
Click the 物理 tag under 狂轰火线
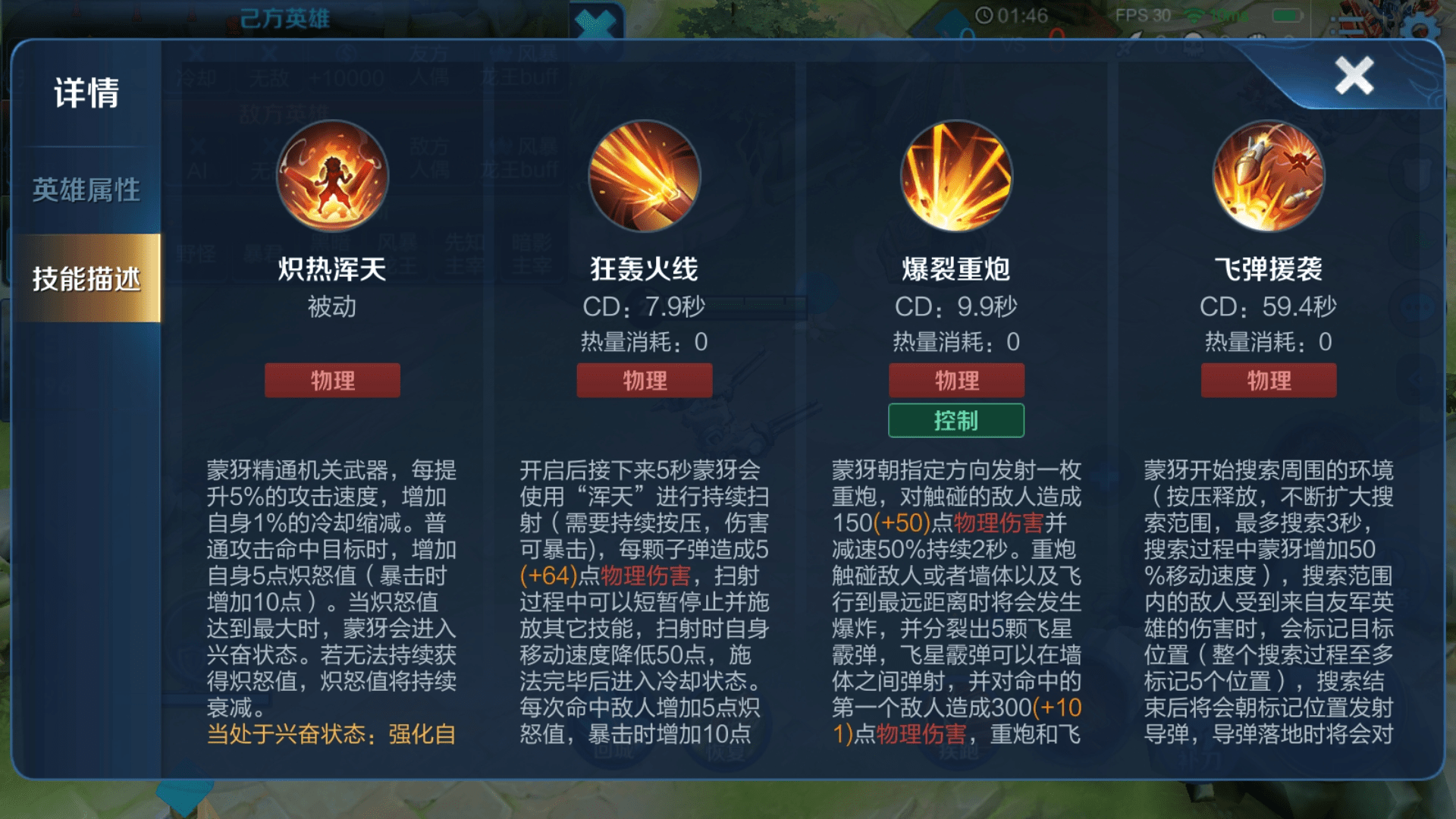[644, 380]
